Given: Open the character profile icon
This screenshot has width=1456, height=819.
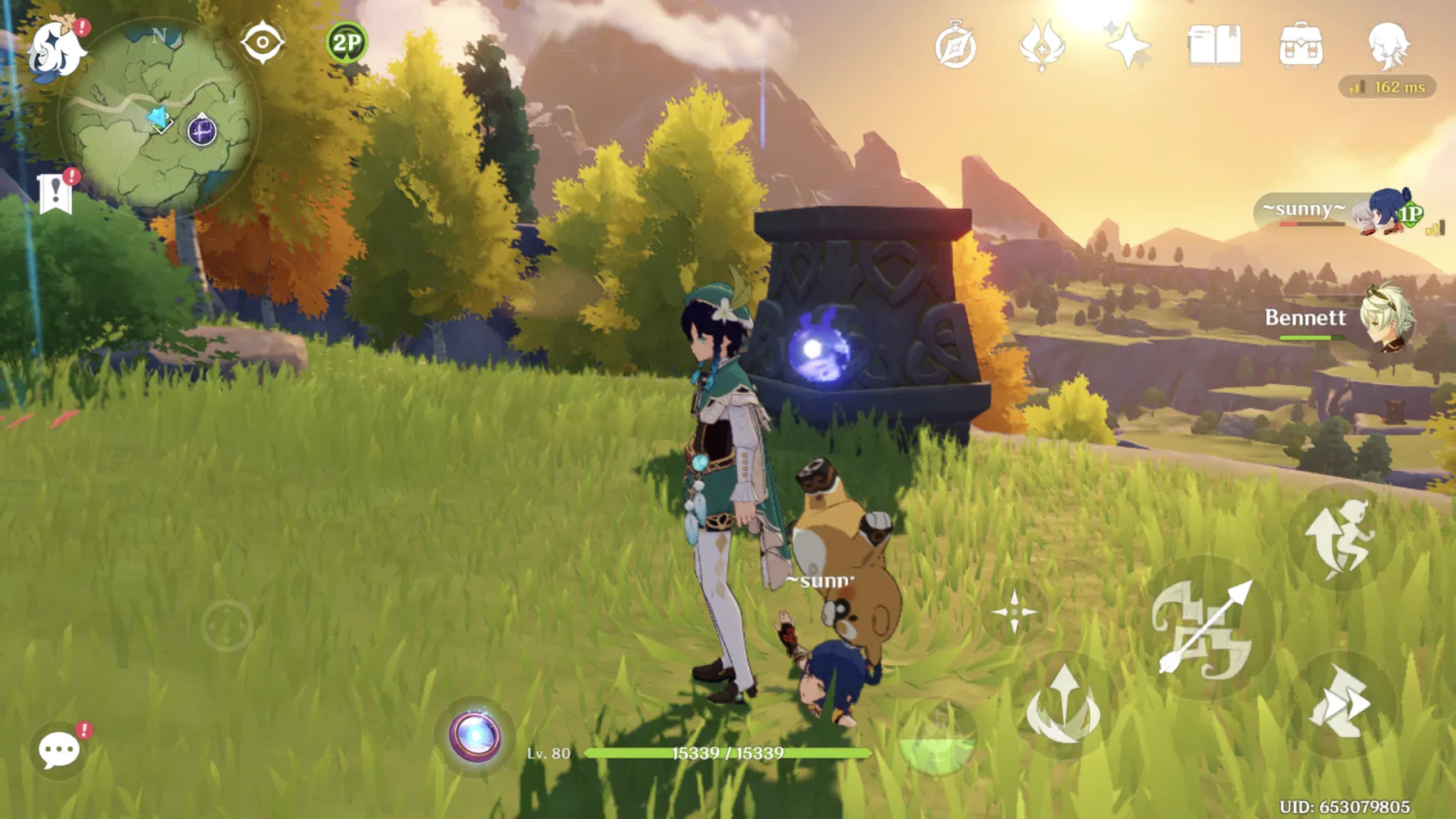Looking at the screenshot, I should coord(1388,45).
